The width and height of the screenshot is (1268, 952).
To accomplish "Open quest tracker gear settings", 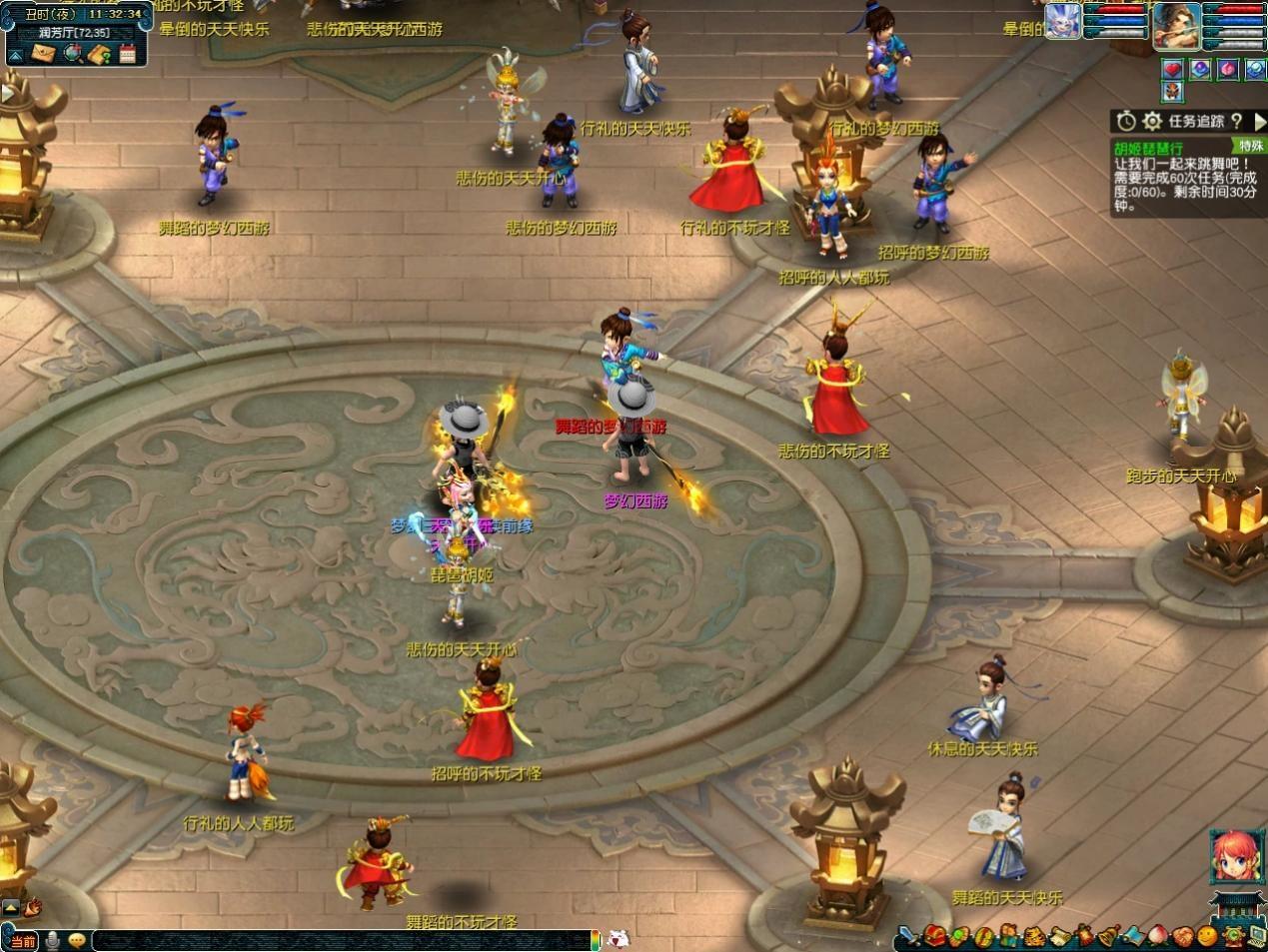I will (1152, 121).
